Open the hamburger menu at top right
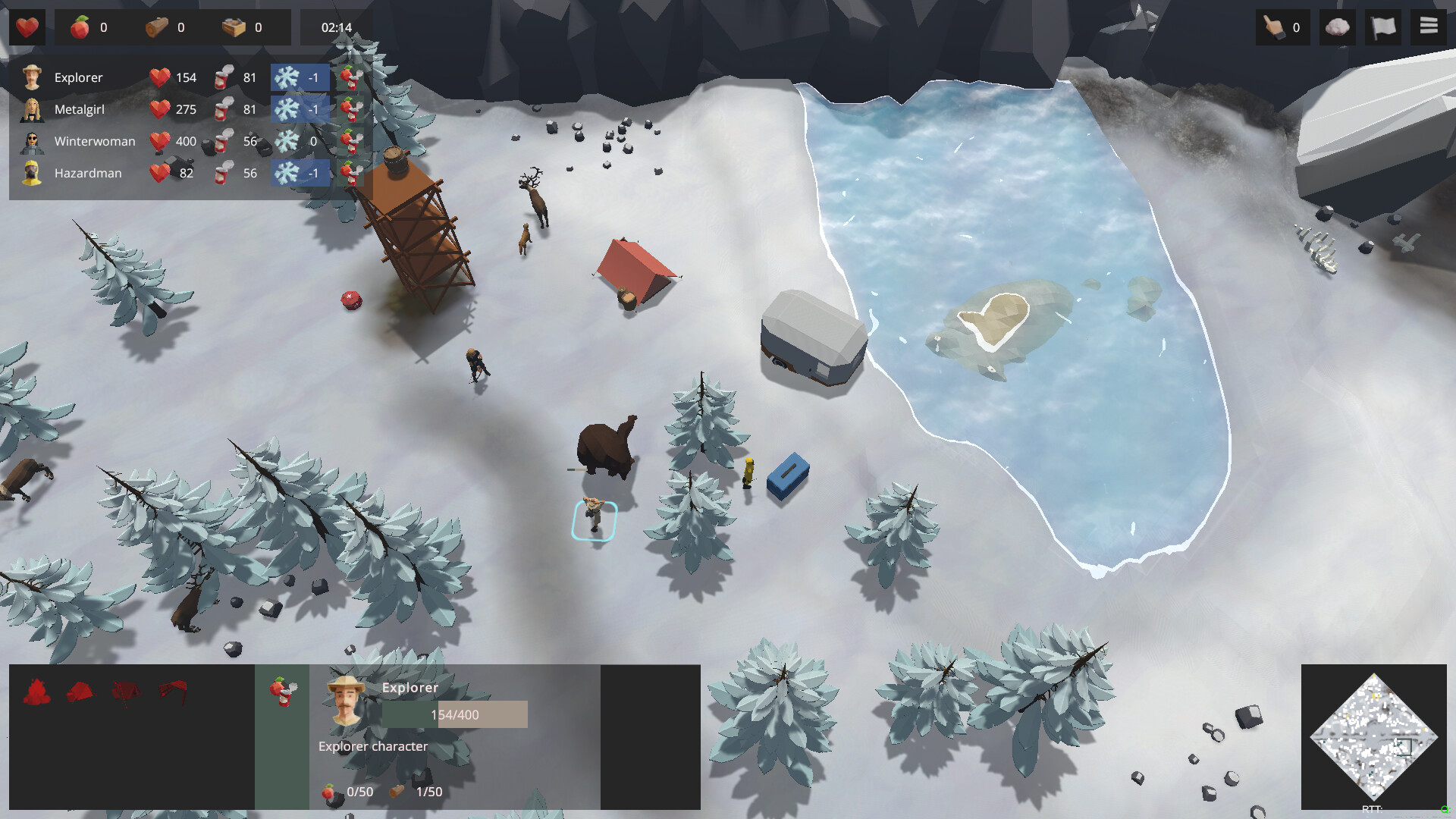Image resolution: width=1456 pixels, height=819 pixels. tap(1429, 25)
